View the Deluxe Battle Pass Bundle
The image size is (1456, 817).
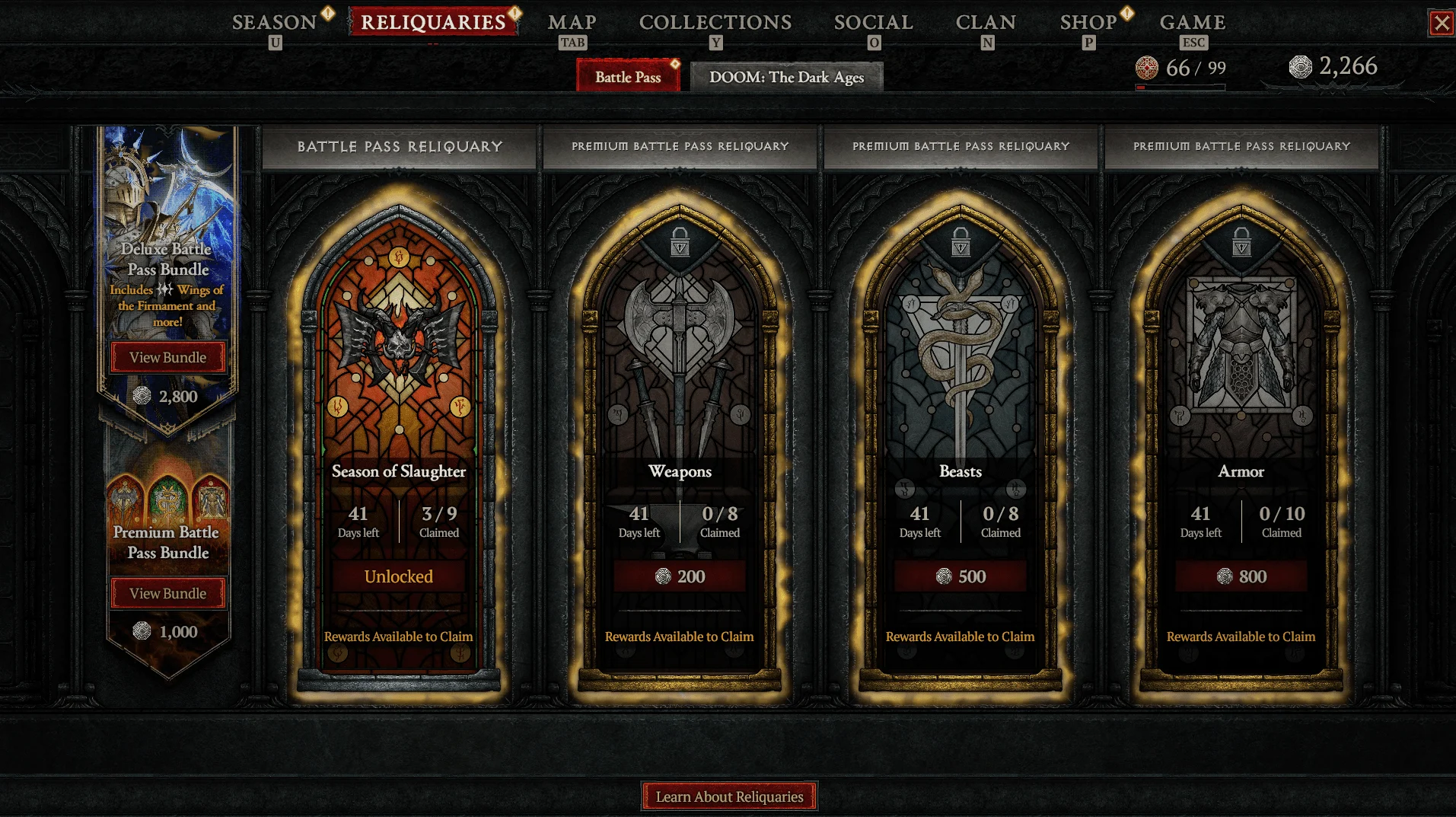(x=167, y=357)
